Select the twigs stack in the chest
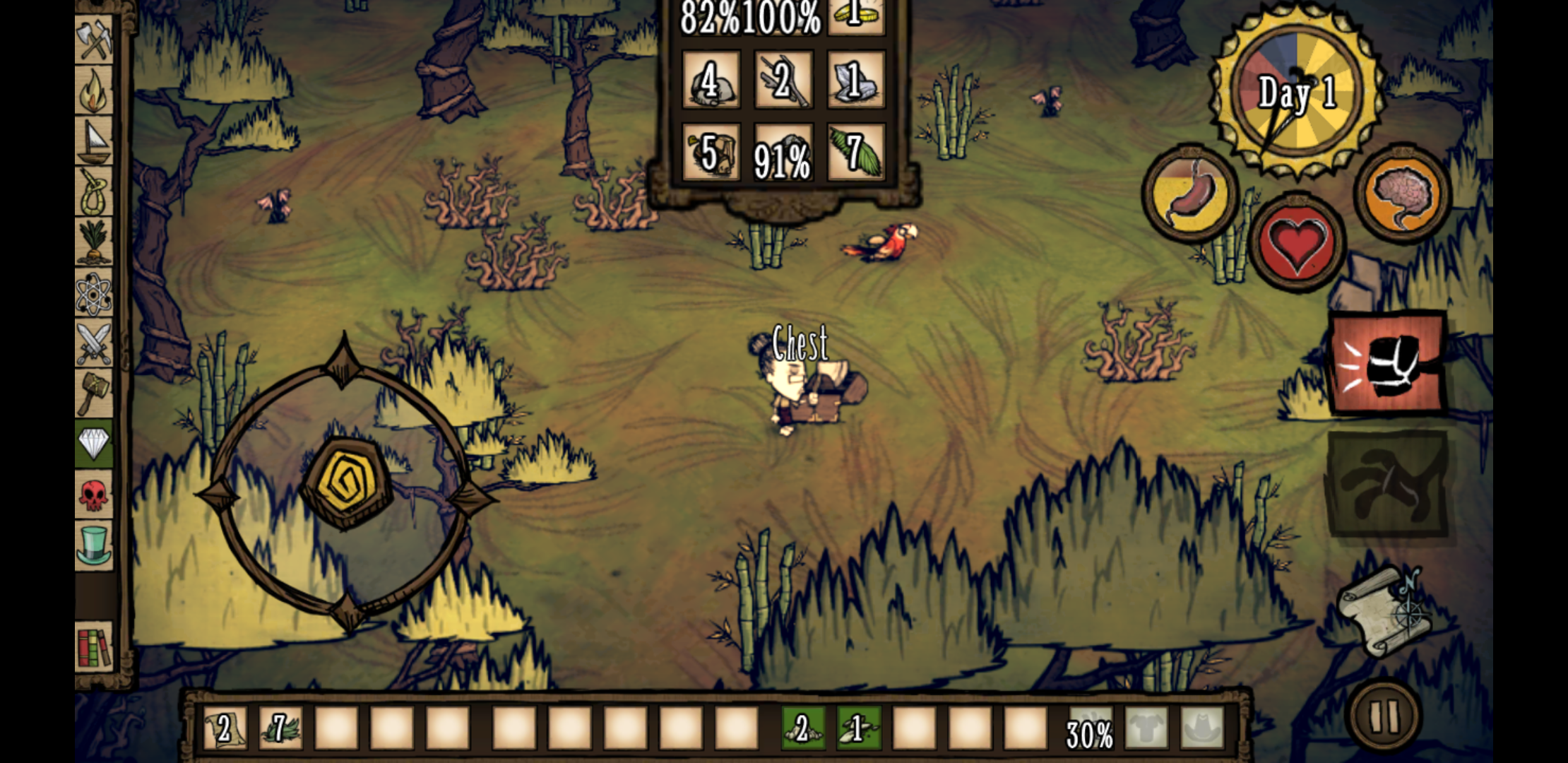Image resolution: width=1568 pixels, height=763 pixels. tap(783, 81)
